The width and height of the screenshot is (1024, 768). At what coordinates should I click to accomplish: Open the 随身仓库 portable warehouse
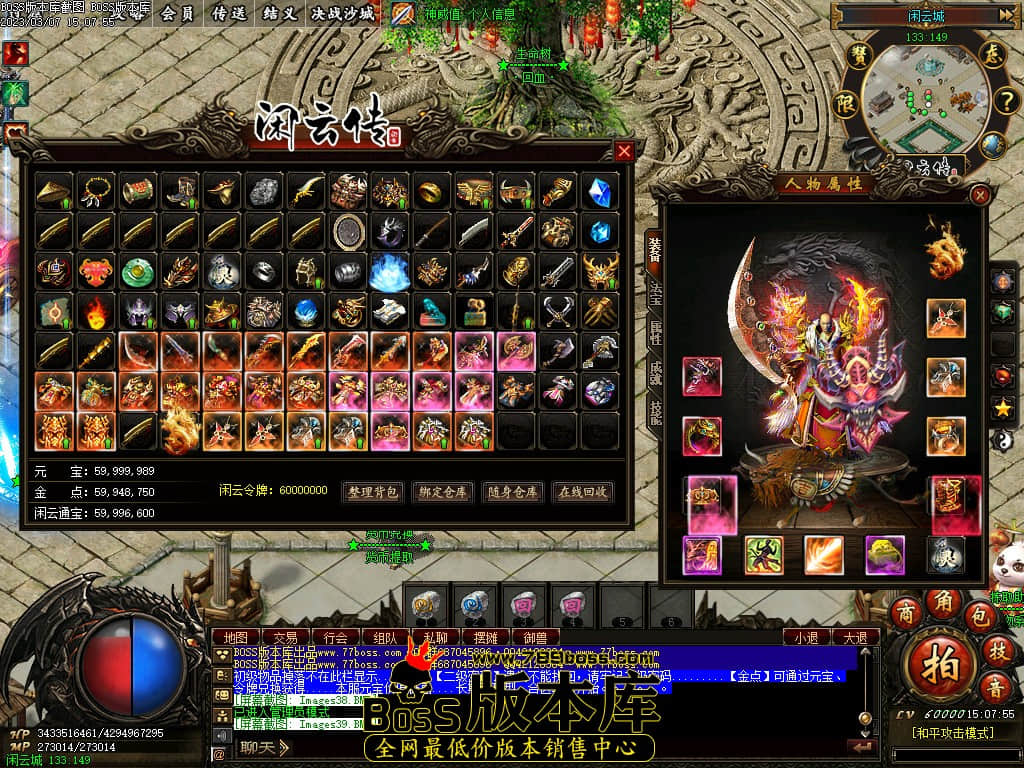point(513,492)
